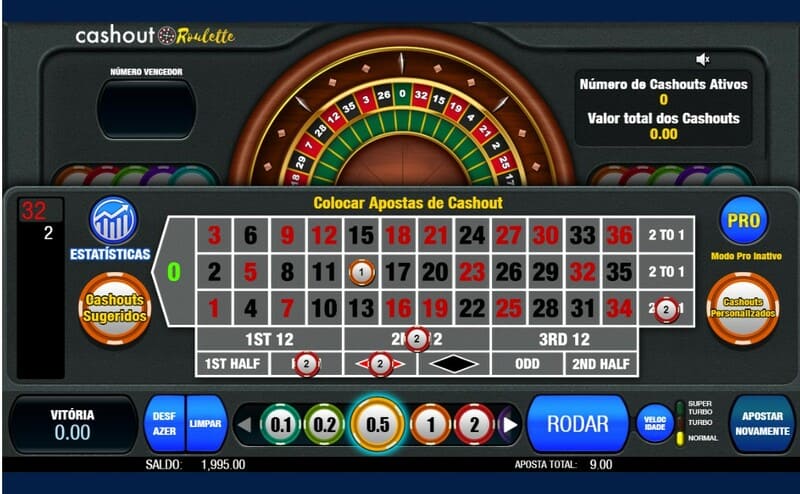The height and width of the screenshot is (494, 800).
Task: Select the 0.1 chip
Action: pos(281,424)
